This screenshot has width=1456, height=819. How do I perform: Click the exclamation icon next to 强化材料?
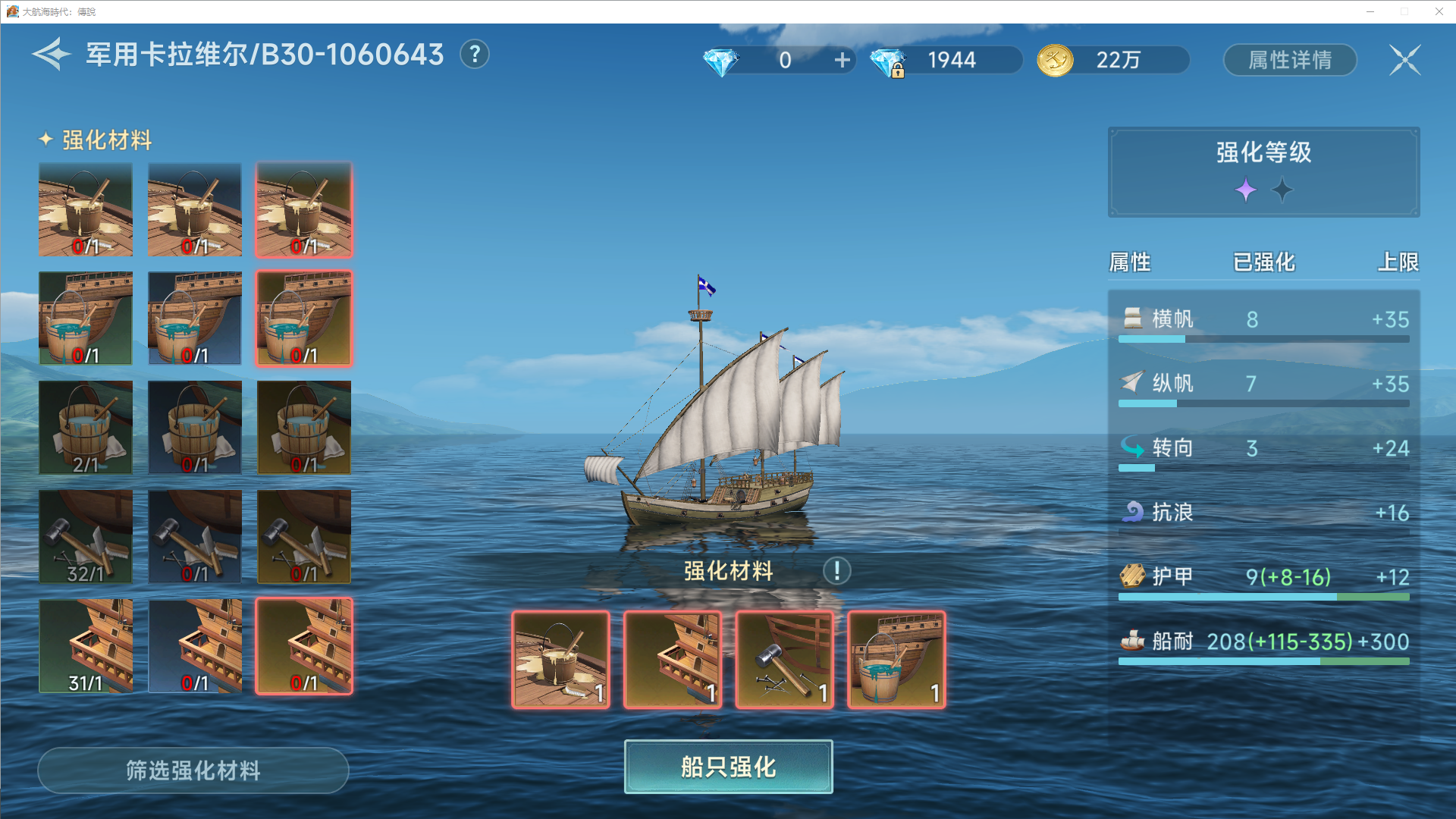[x=836, y=571]
